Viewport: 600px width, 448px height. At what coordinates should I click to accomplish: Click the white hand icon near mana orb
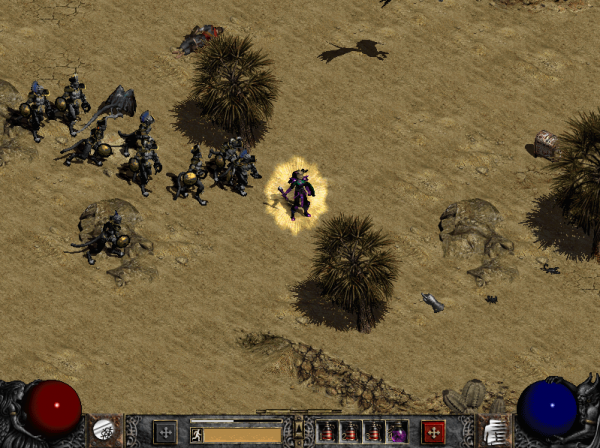pyautogui.click(x=494, y=431)
